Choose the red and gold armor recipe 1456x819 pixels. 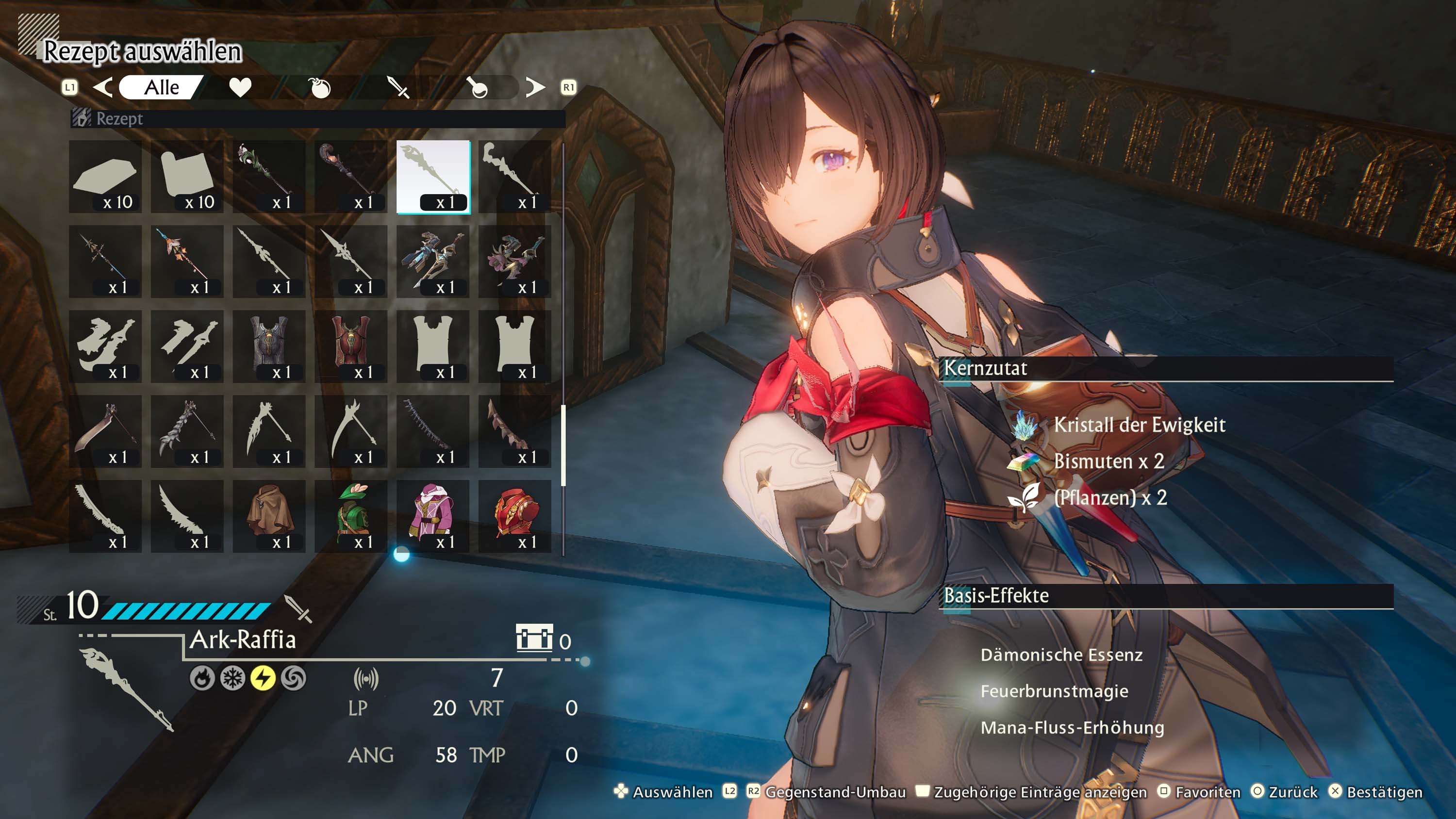pos(515,516)
